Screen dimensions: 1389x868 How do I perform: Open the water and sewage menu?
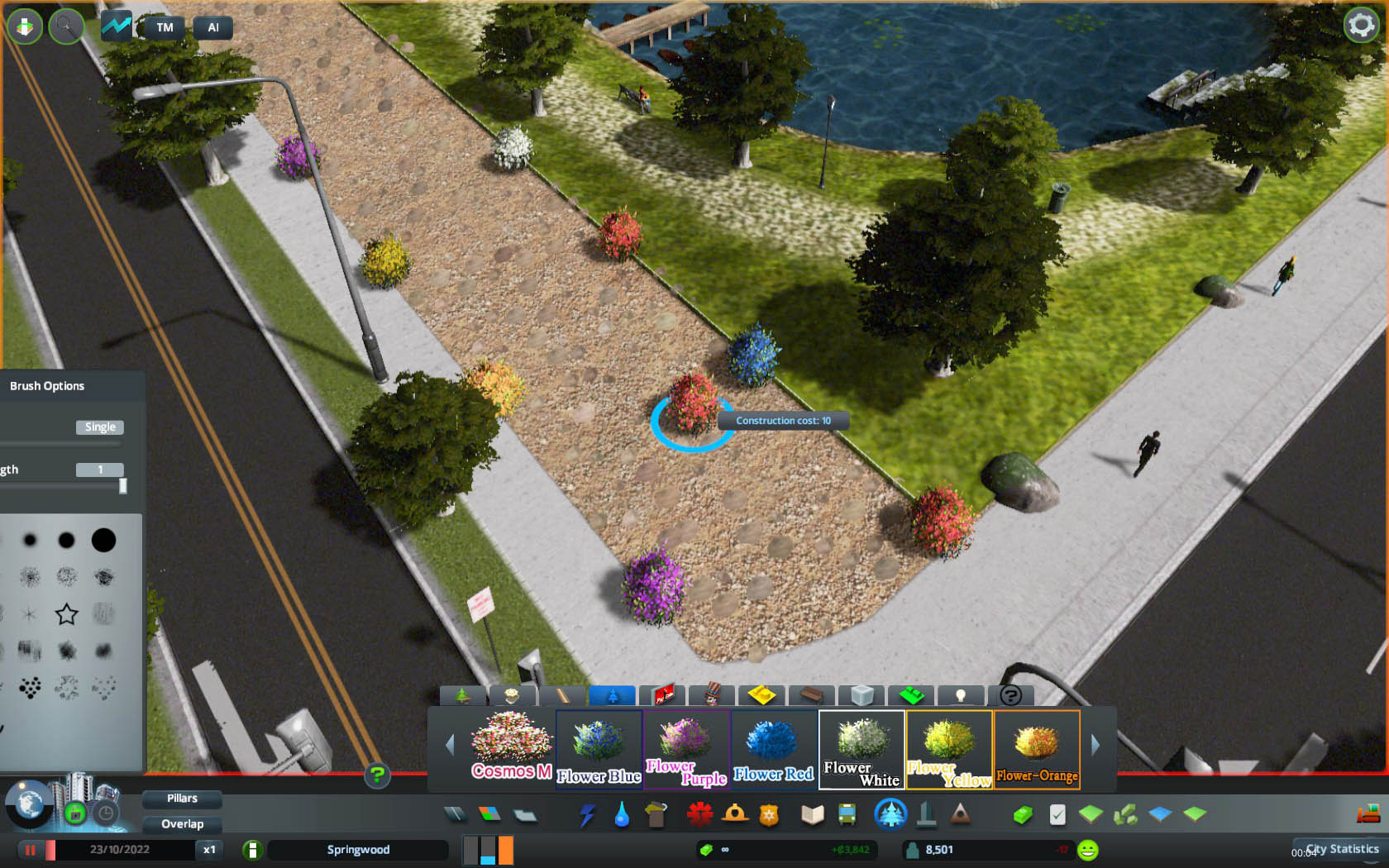click(x=622, y=816)
